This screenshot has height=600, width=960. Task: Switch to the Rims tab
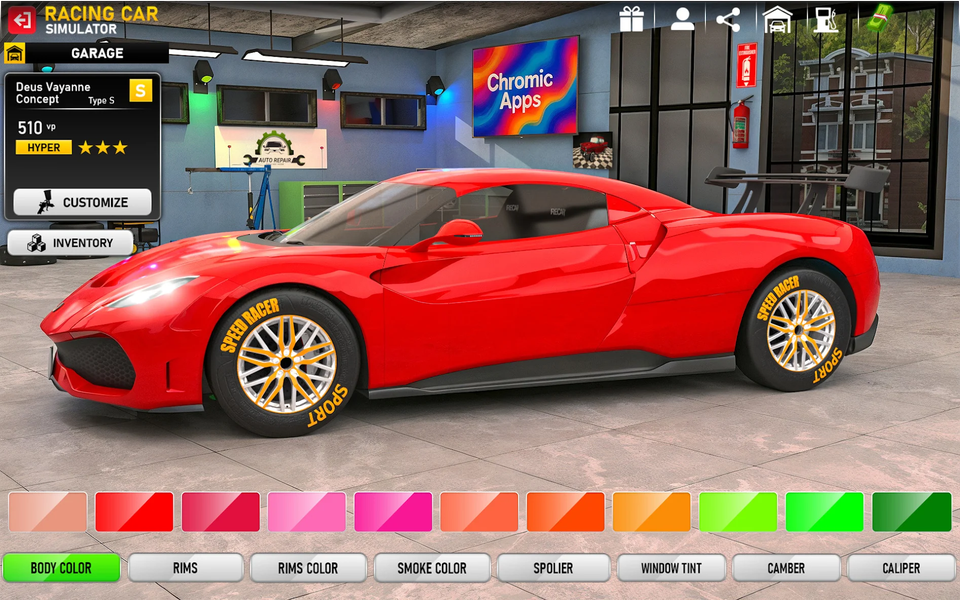coord(185,568)
